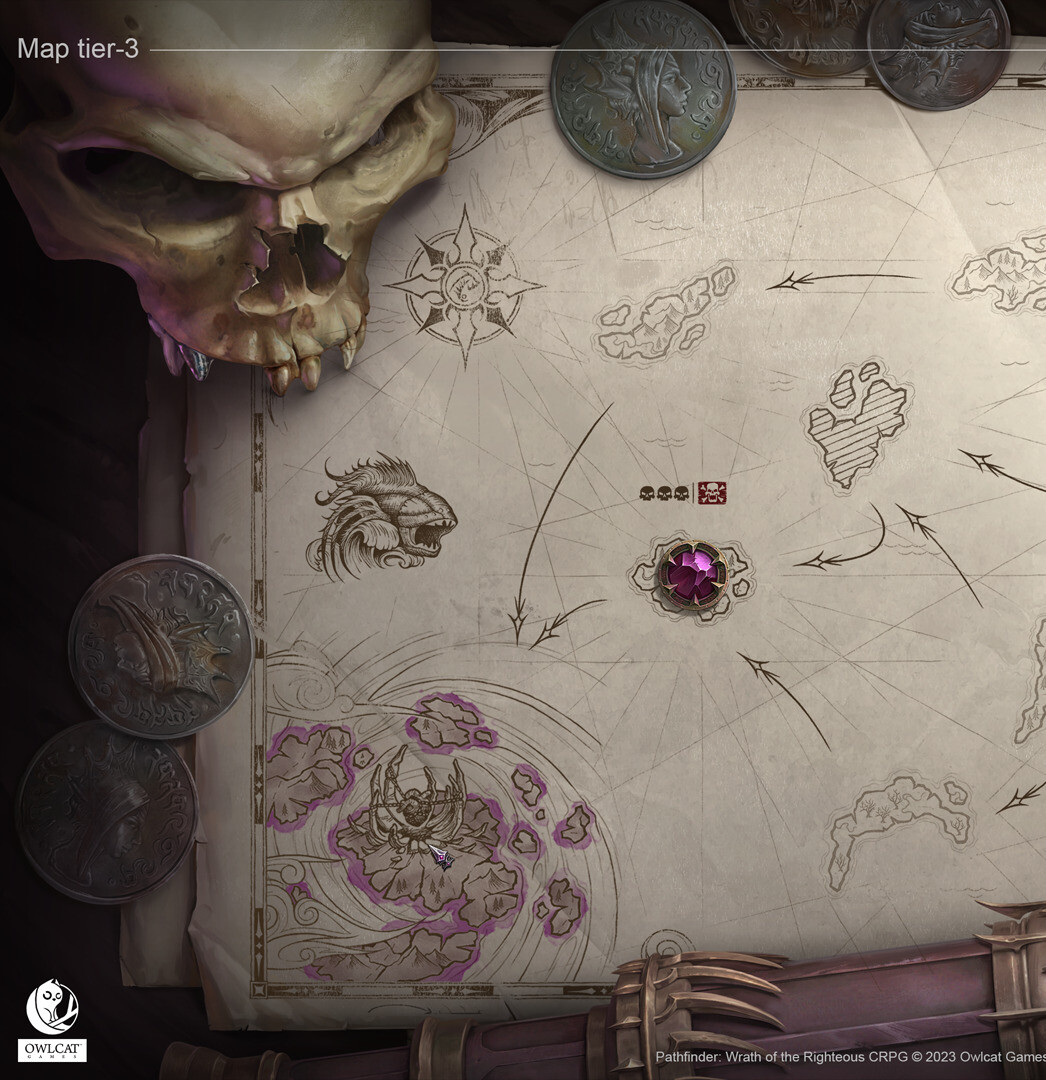The height and width of the screenshot is (1080, 1046).
Task: Click the red skull-and-crossbones danger icon
Action: pyautogui.click(x=712, y=493)
